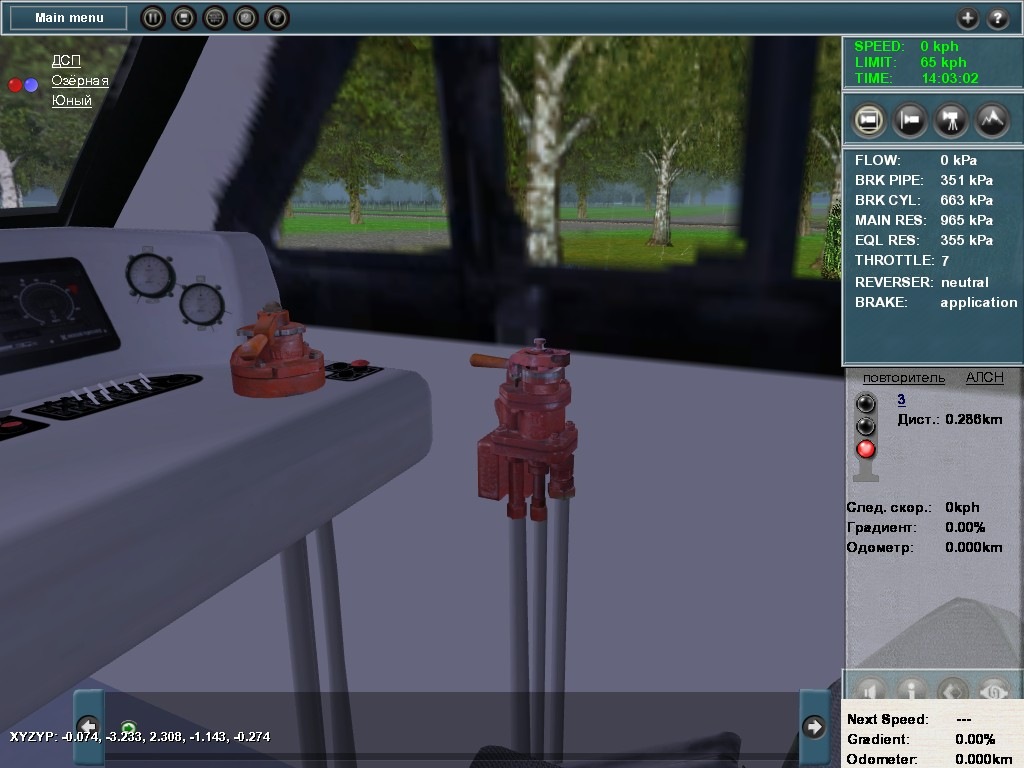Click the left arrow on the bottom bar
Image resolution: width=1024 pixels, height=768 pixels.
pyautogui.click(x=89, y=725)
